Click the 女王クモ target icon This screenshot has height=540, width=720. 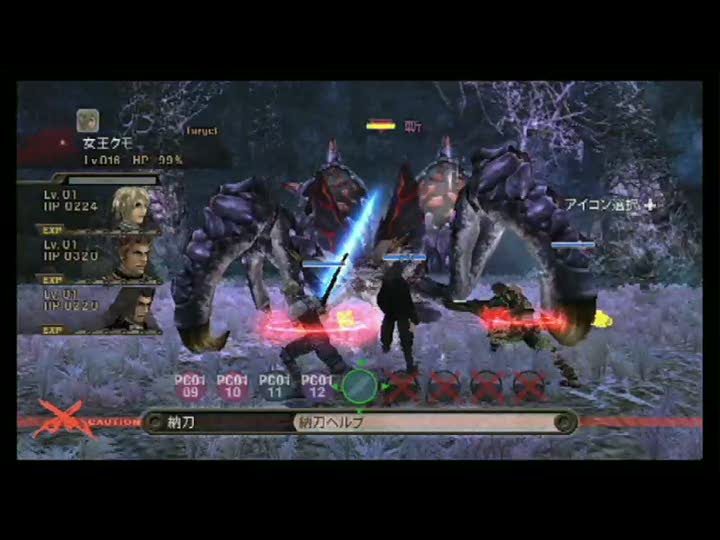coord(88,121)
